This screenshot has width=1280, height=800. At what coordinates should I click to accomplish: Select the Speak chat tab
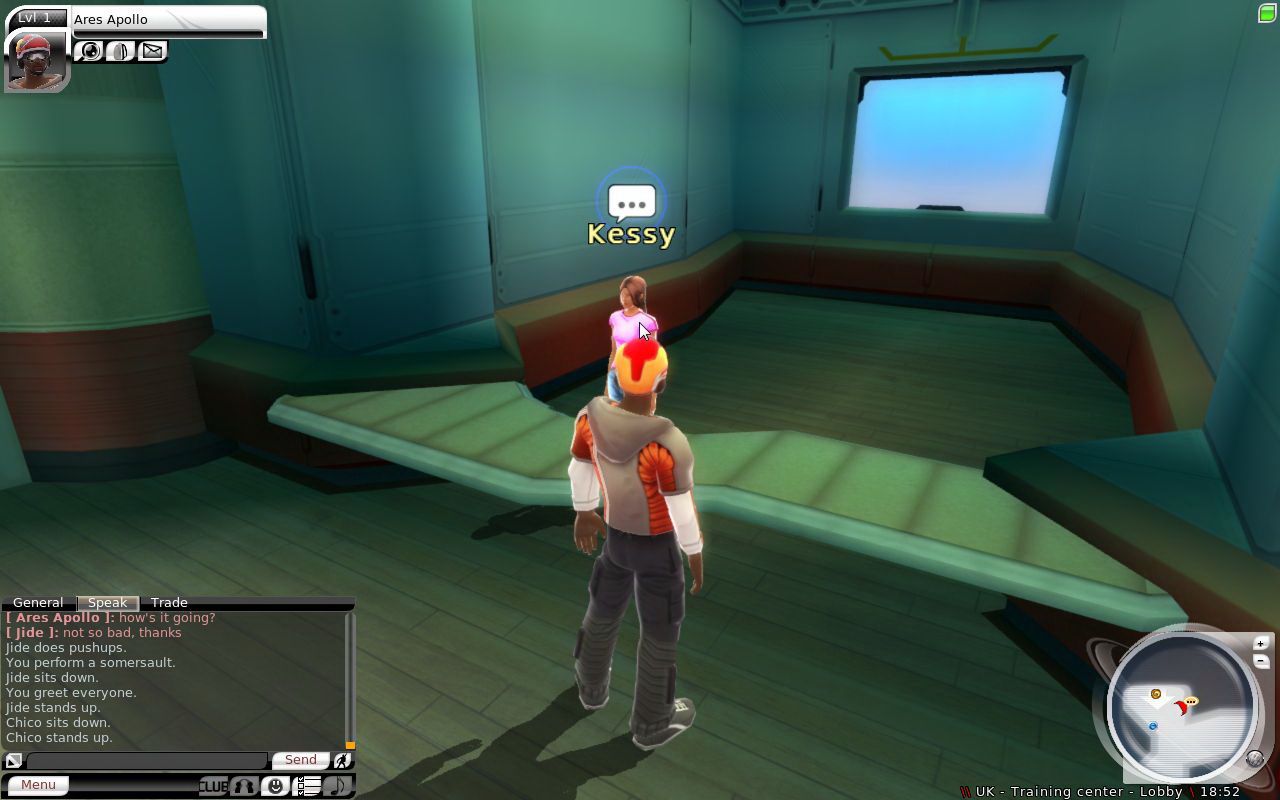coord(107,603)
